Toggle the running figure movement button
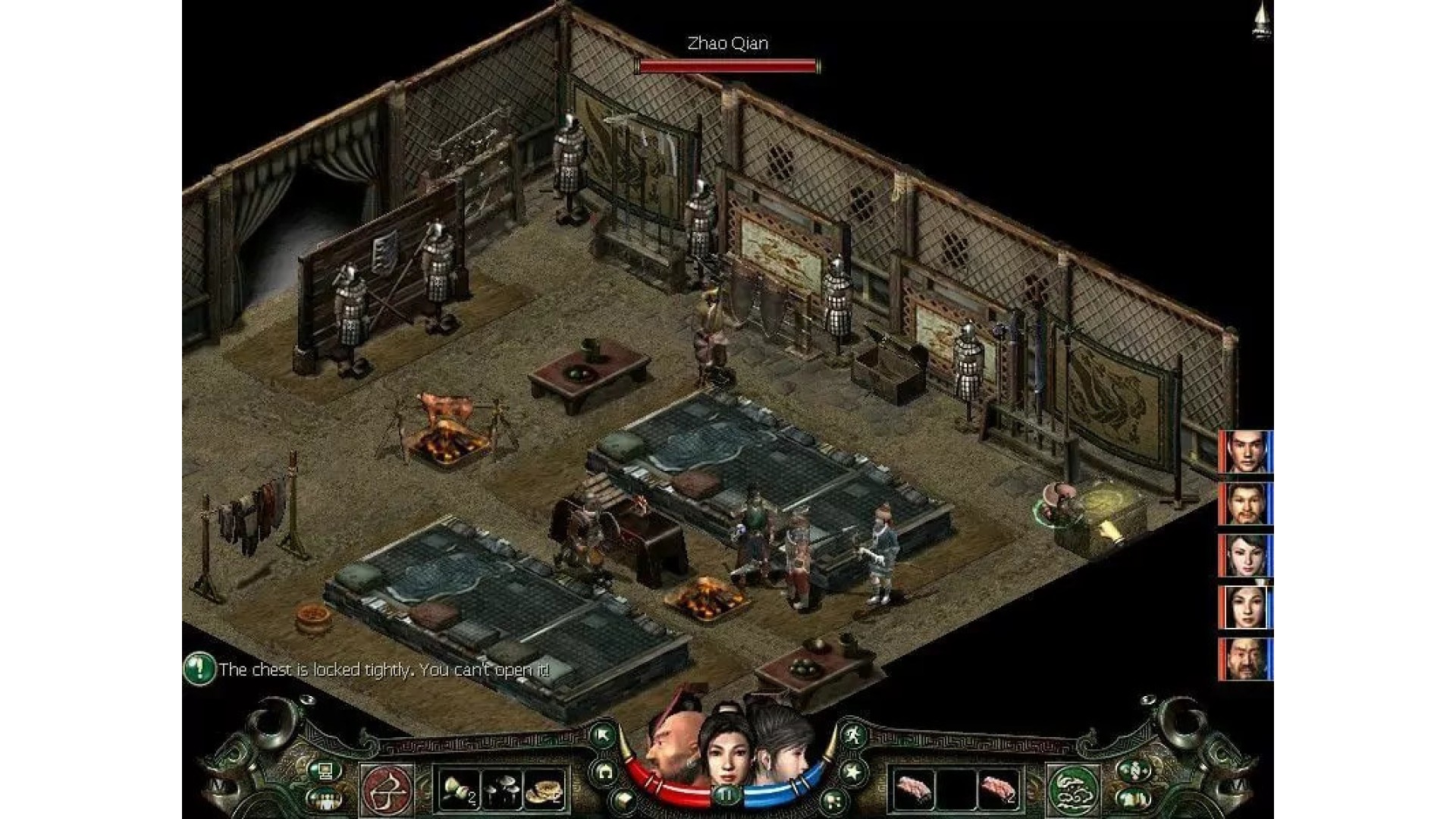1456x819 pixels. 852,734
